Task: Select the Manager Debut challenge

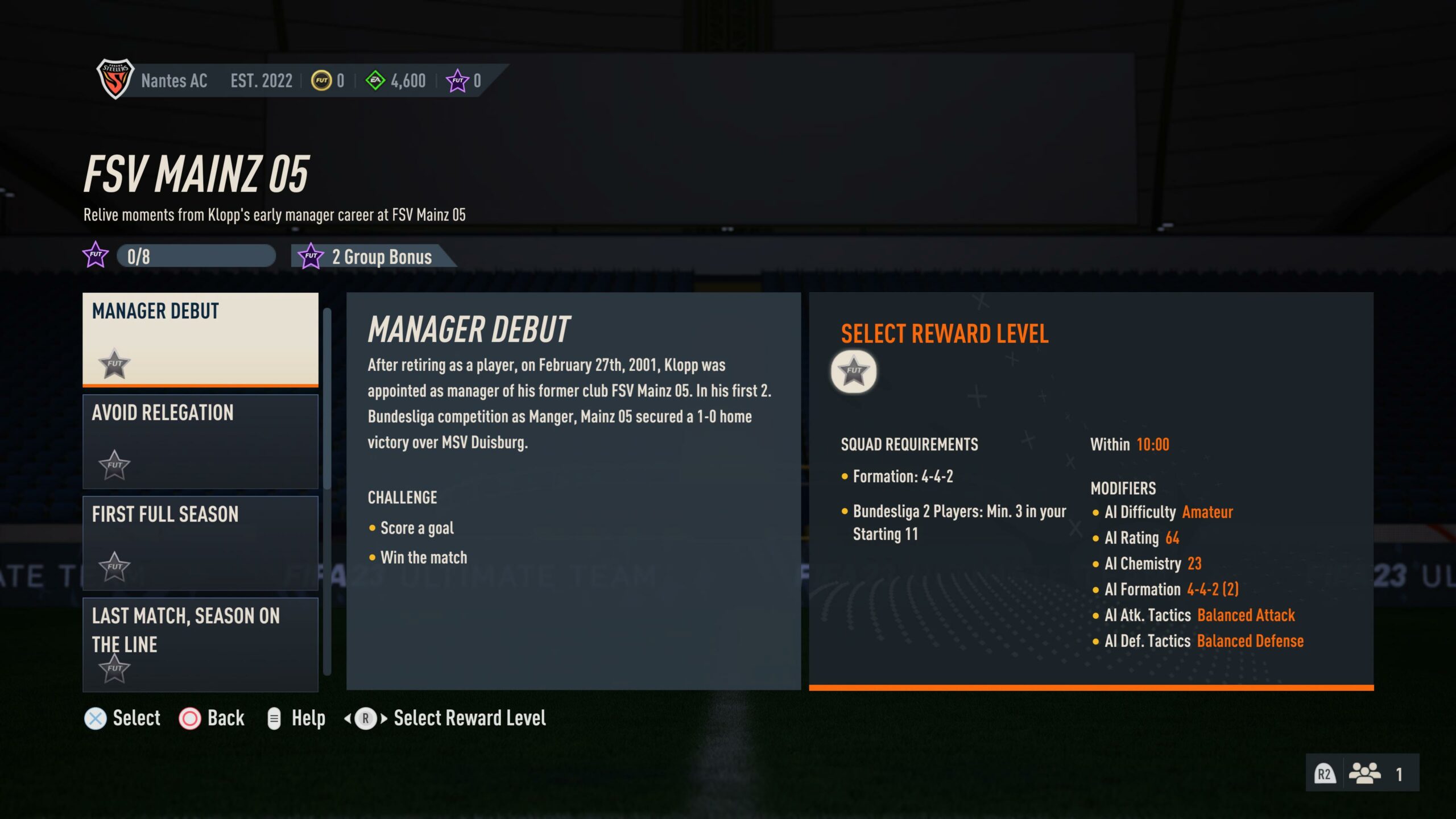Action: [200, 339]
